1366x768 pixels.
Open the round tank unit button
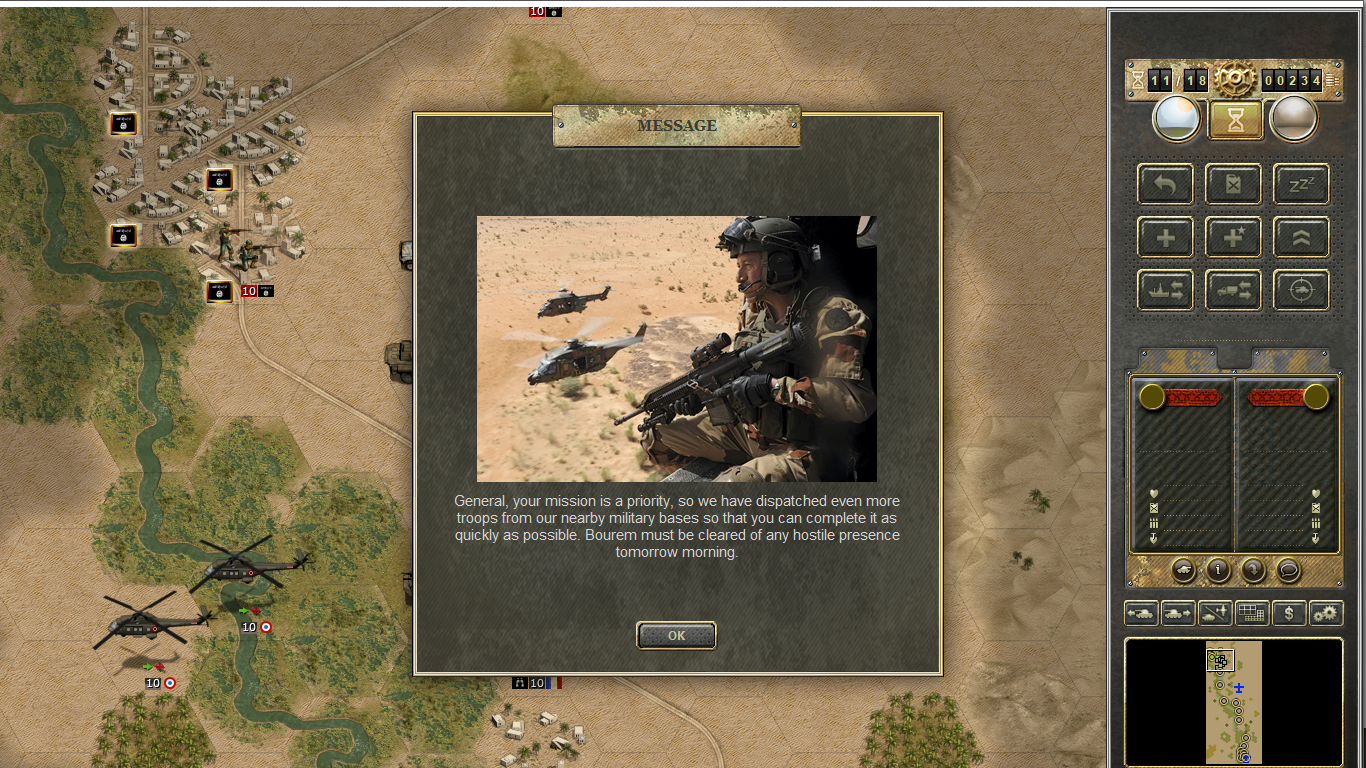[1183, 570]
